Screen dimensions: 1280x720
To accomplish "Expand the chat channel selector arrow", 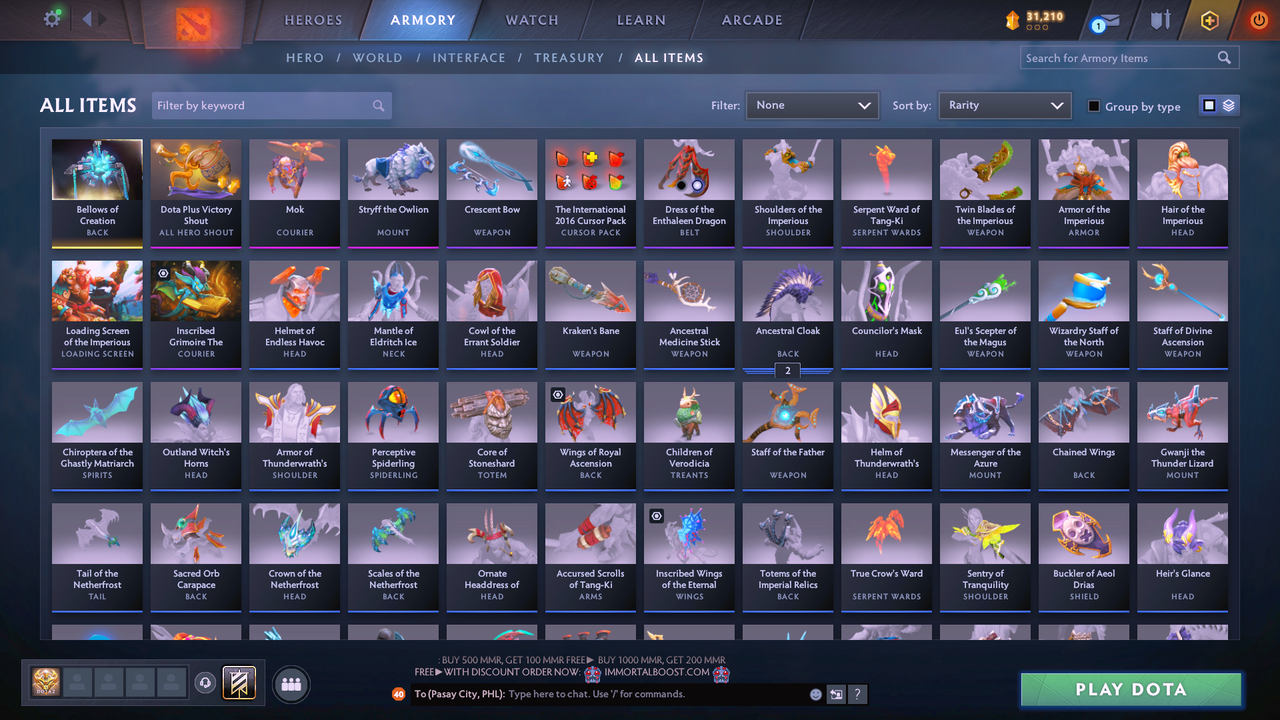I will [836, 694].
